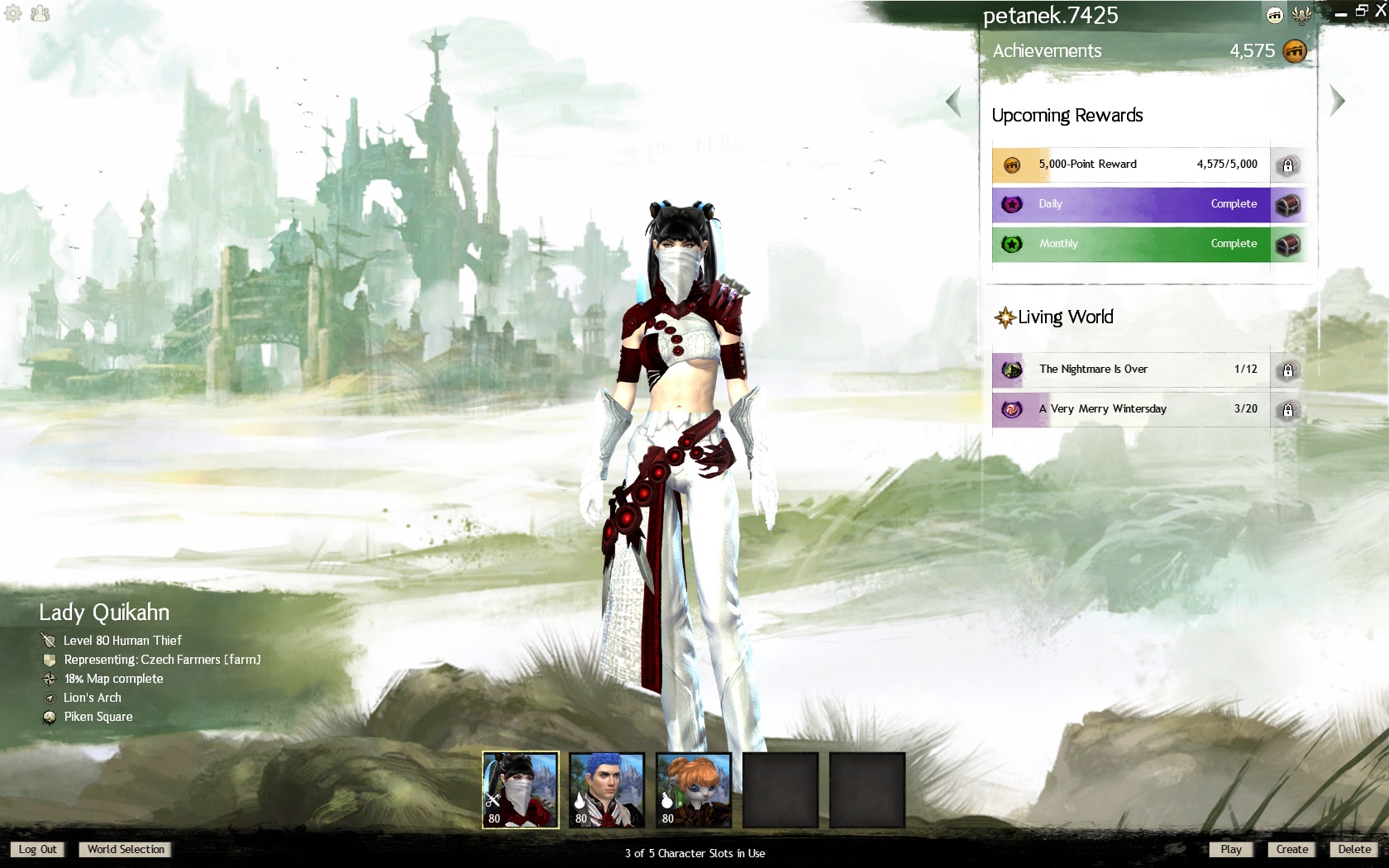Create a new character
Viewport: 1389px width, 868px height.
point(1291,849)
